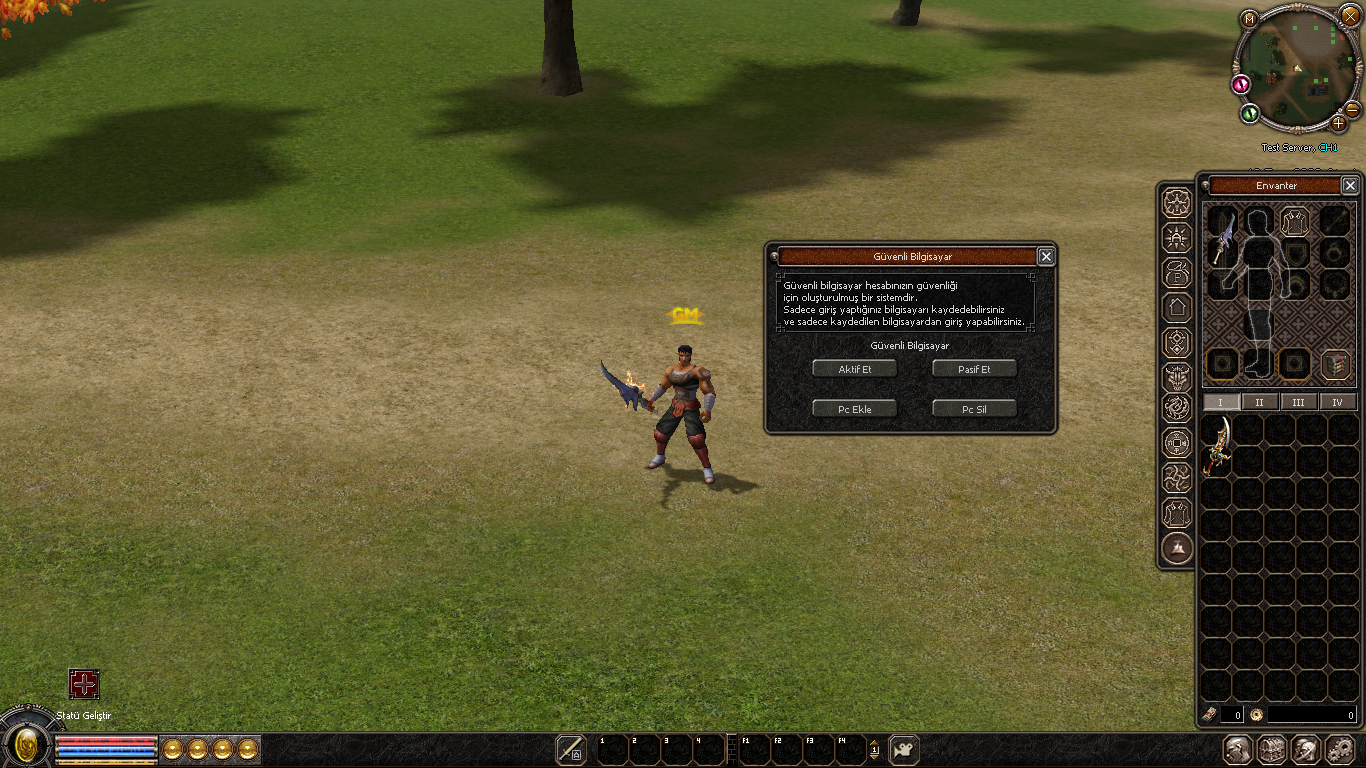Close the Envanter panel
The image size is (1366, 768).
[1350, 186]
